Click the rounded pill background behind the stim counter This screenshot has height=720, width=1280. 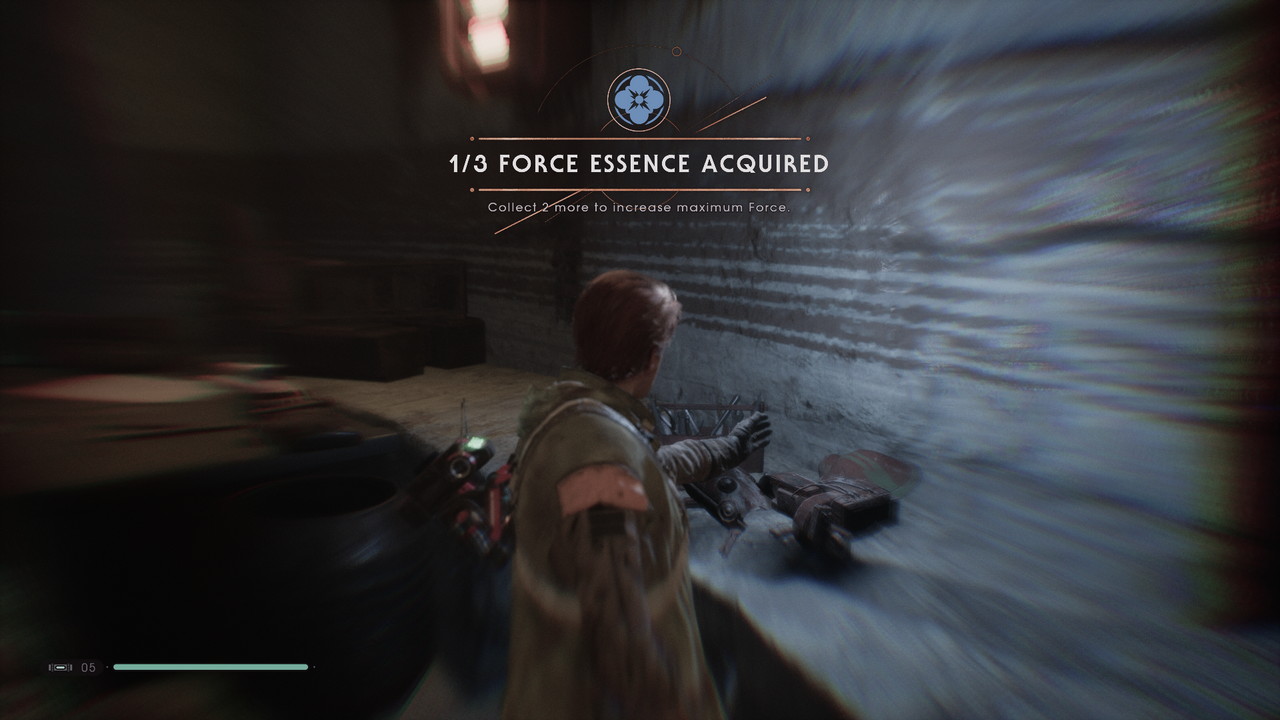(72, 668)
